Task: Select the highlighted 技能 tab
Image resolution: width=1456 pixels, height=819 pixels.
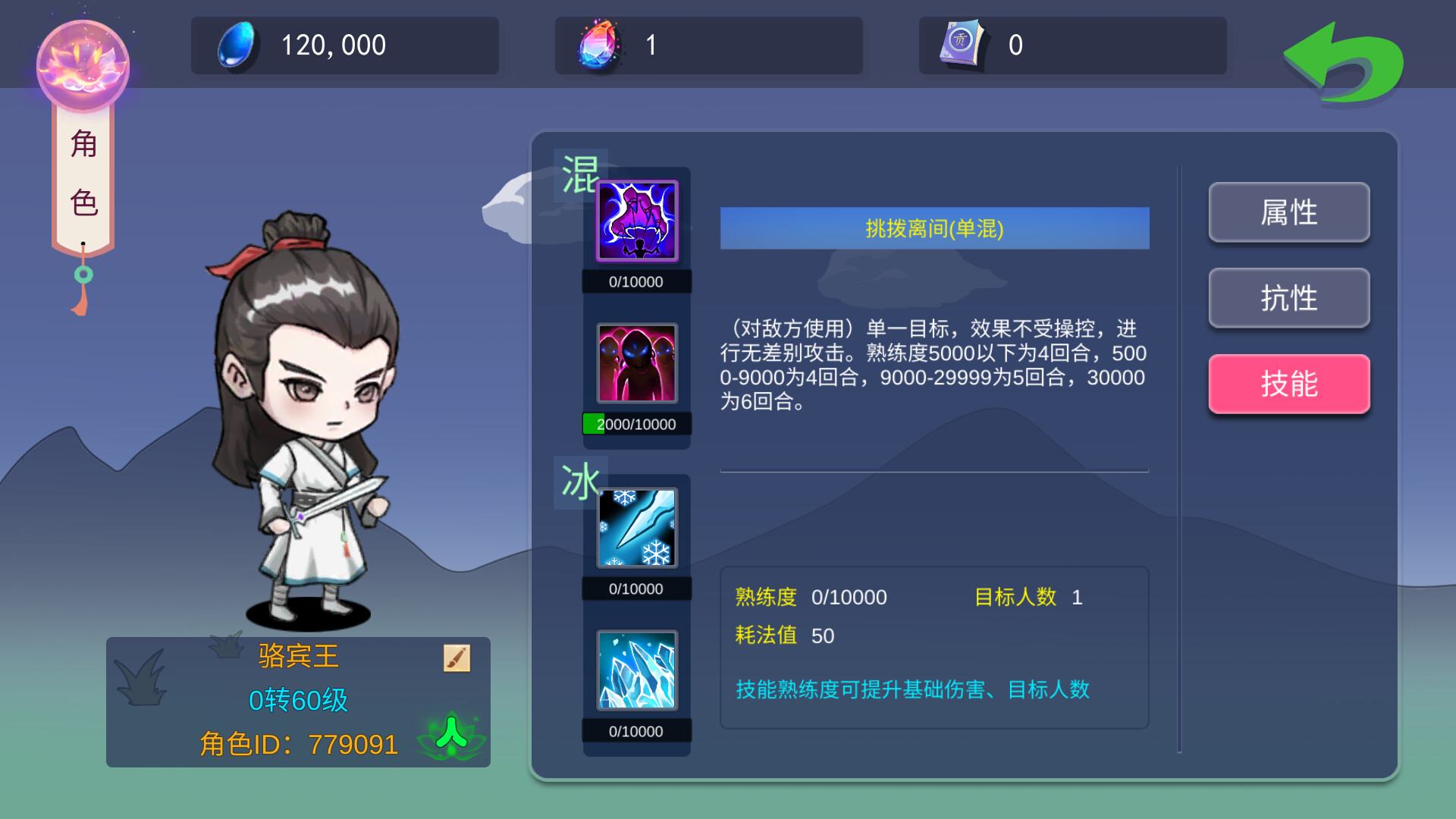Action: 1288,384
